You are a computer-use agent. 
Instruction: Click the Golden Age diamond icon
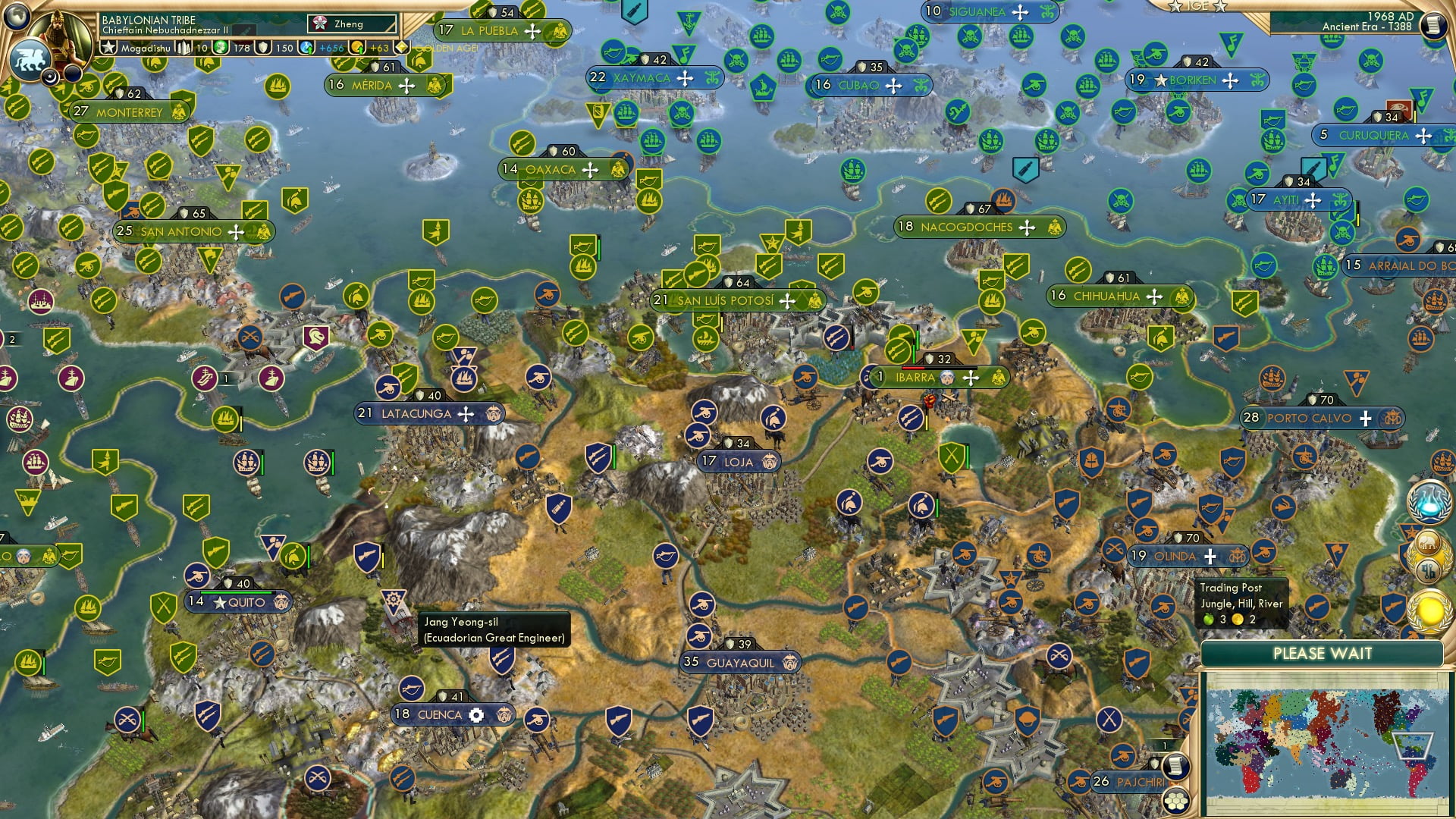point(402,47)
